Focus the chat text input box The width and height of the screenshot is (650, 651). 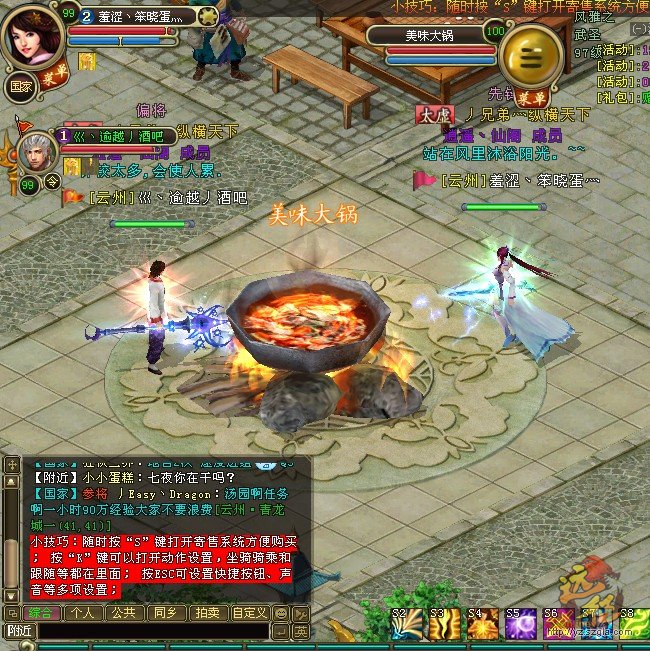pyautogui.click(x=150, y=631)
